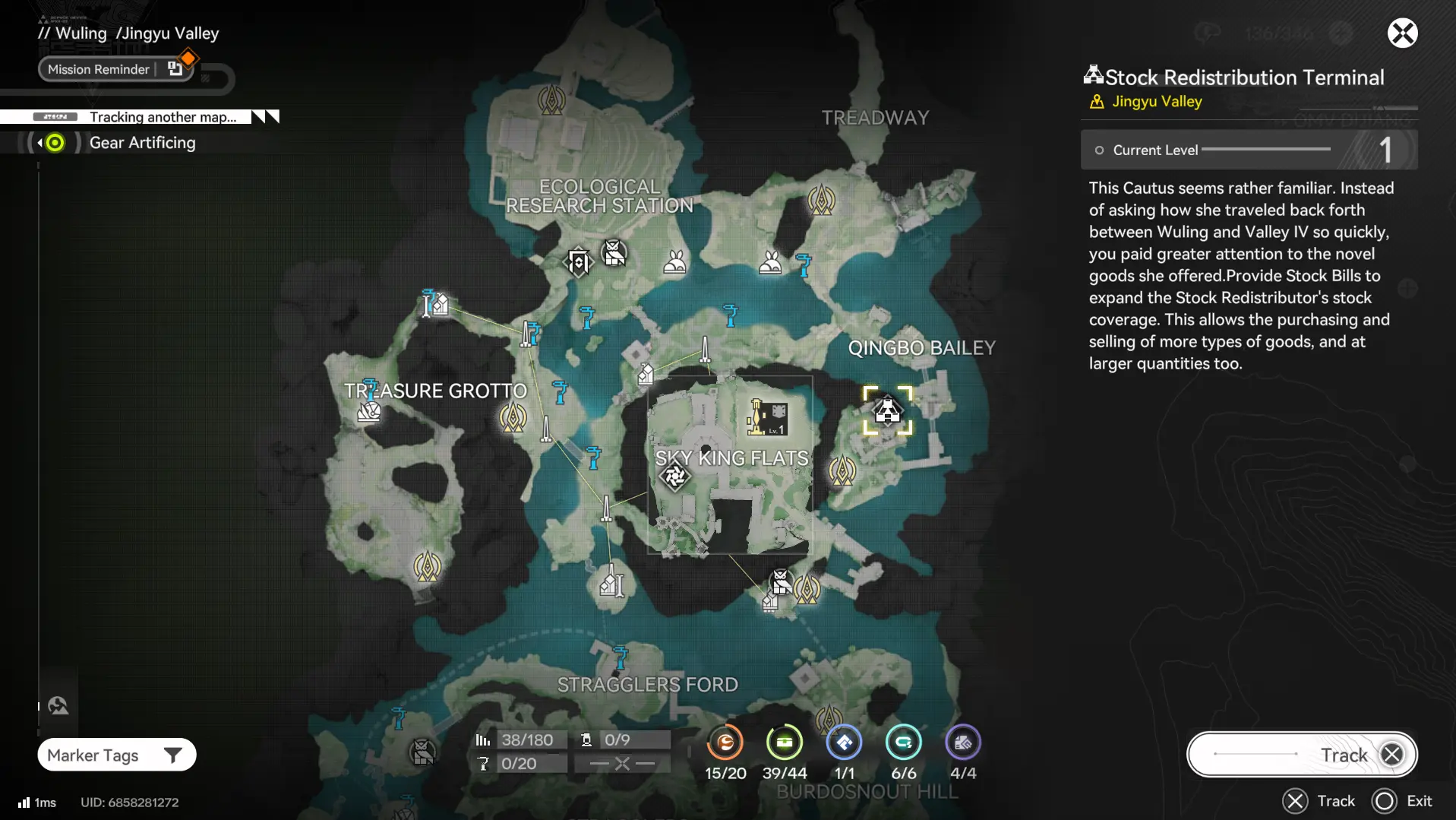Track the Stock Redistribution Terminal
This screenshot has height=820, width=1456.
(1302, 755)
